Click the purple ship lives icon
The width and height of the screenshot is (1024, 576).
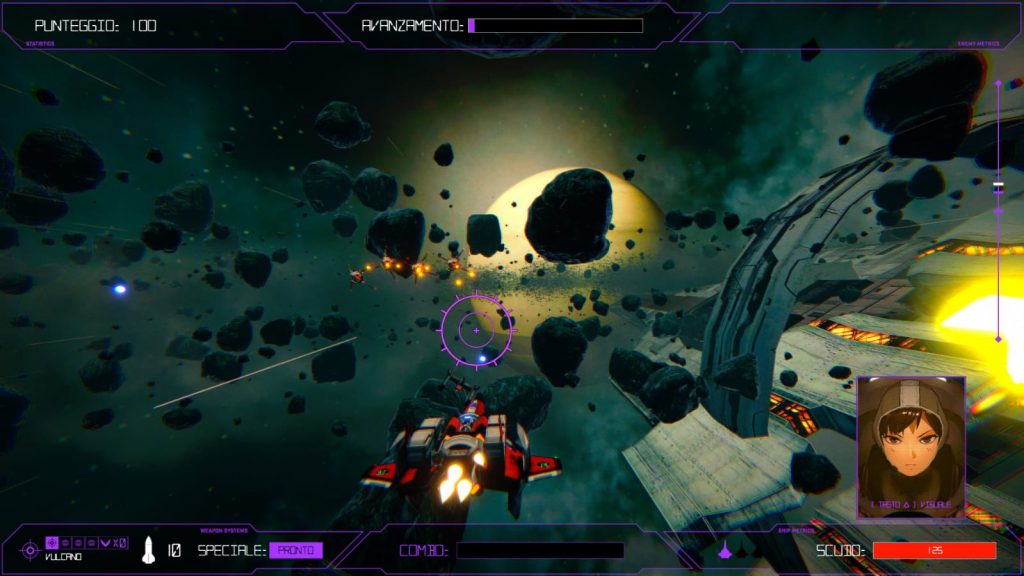click(x=726, y=549)
